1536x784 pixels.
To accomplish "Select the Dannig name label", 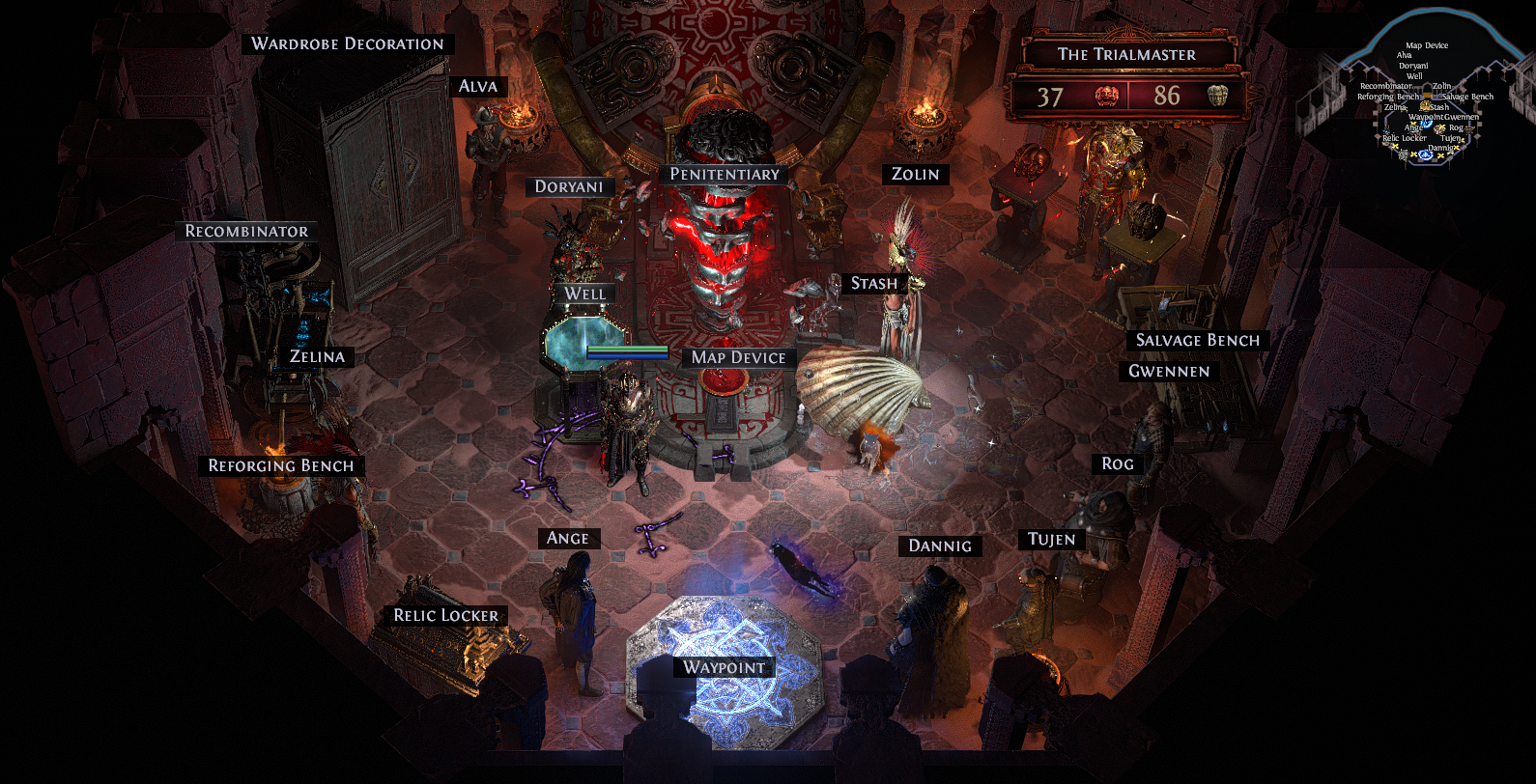I will click(x=940, y=546).
